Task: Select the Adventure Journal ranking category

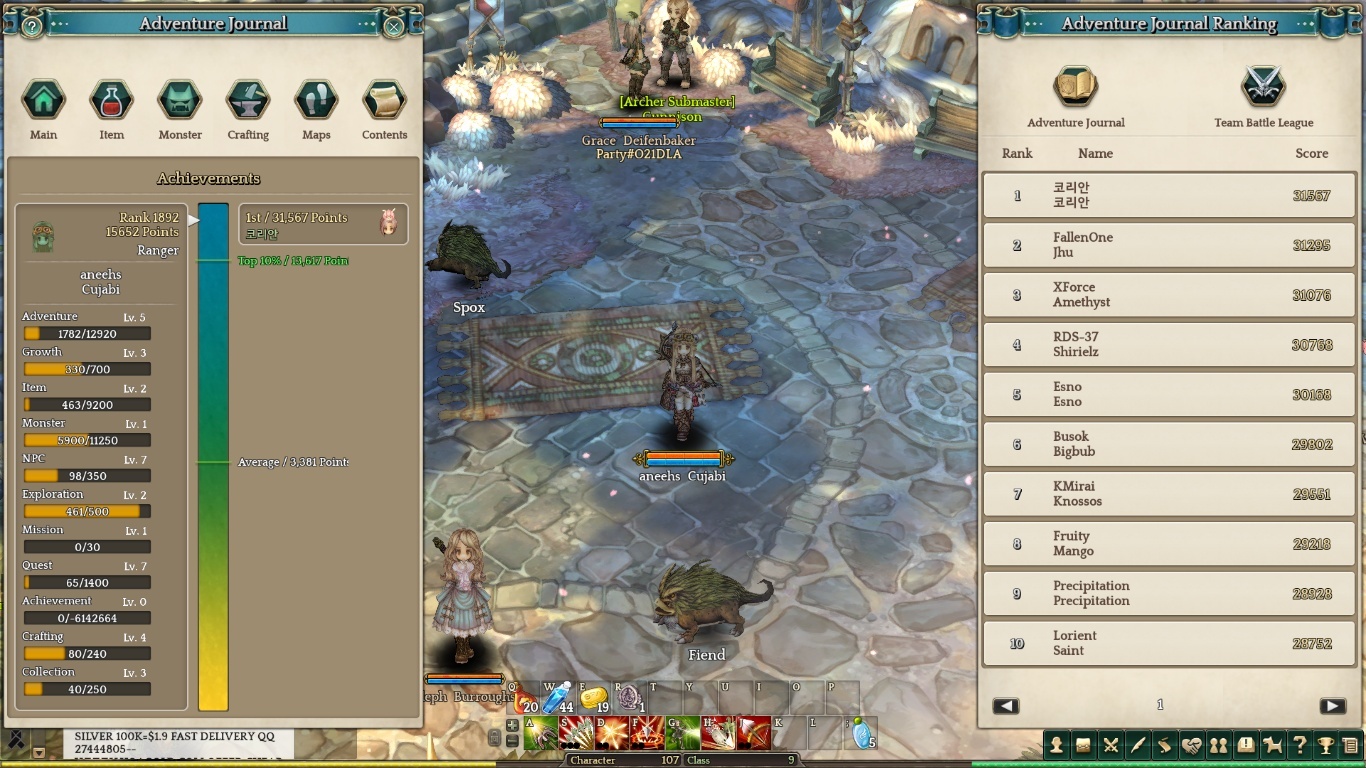Action: (x=1076, y=88)
